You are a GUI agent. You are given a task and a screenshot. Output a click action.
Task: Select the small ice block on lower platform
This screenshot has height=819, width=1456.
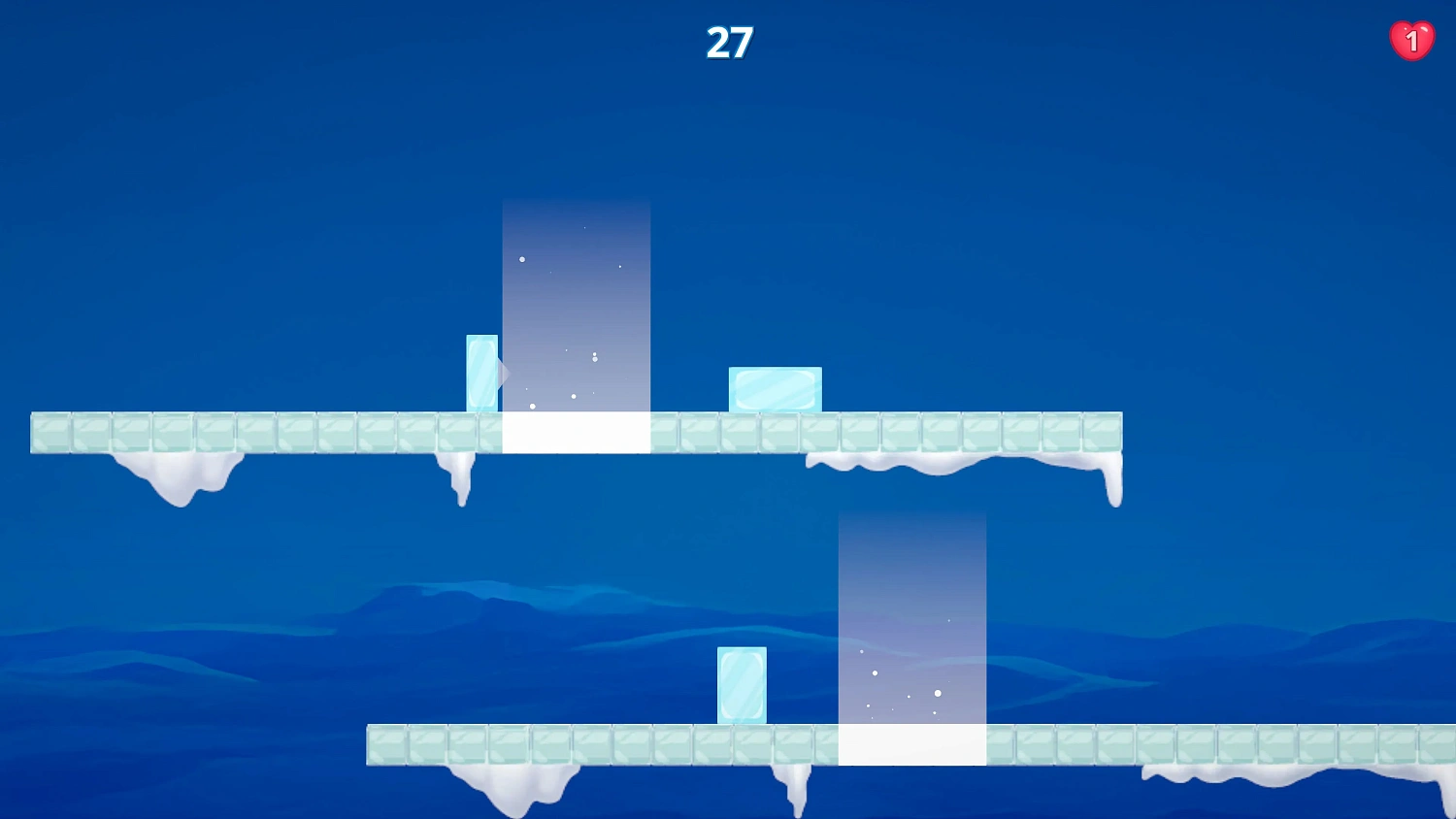742,684
